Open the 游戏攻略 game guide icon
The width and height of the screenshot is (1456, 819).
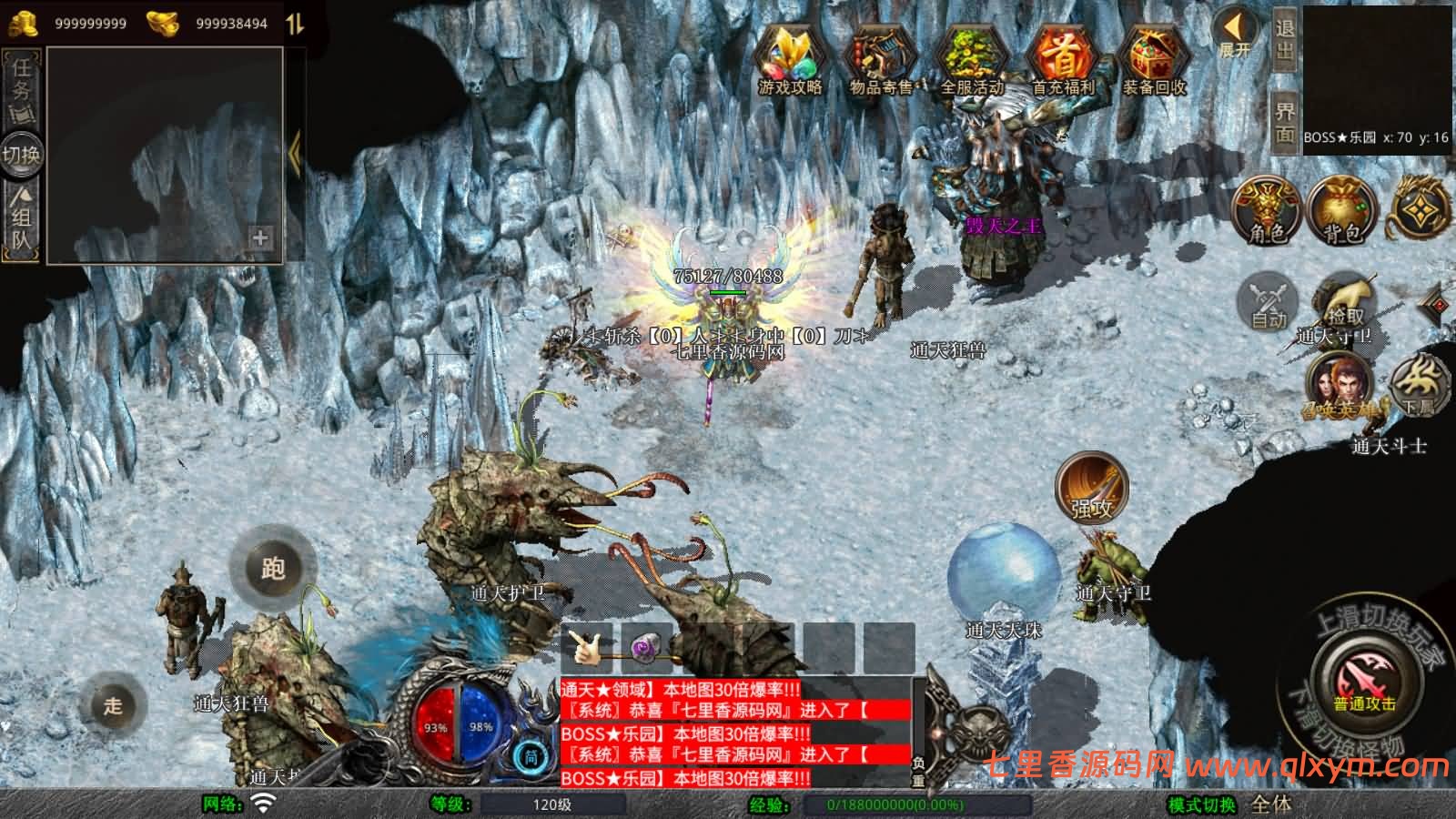[790, 59]
